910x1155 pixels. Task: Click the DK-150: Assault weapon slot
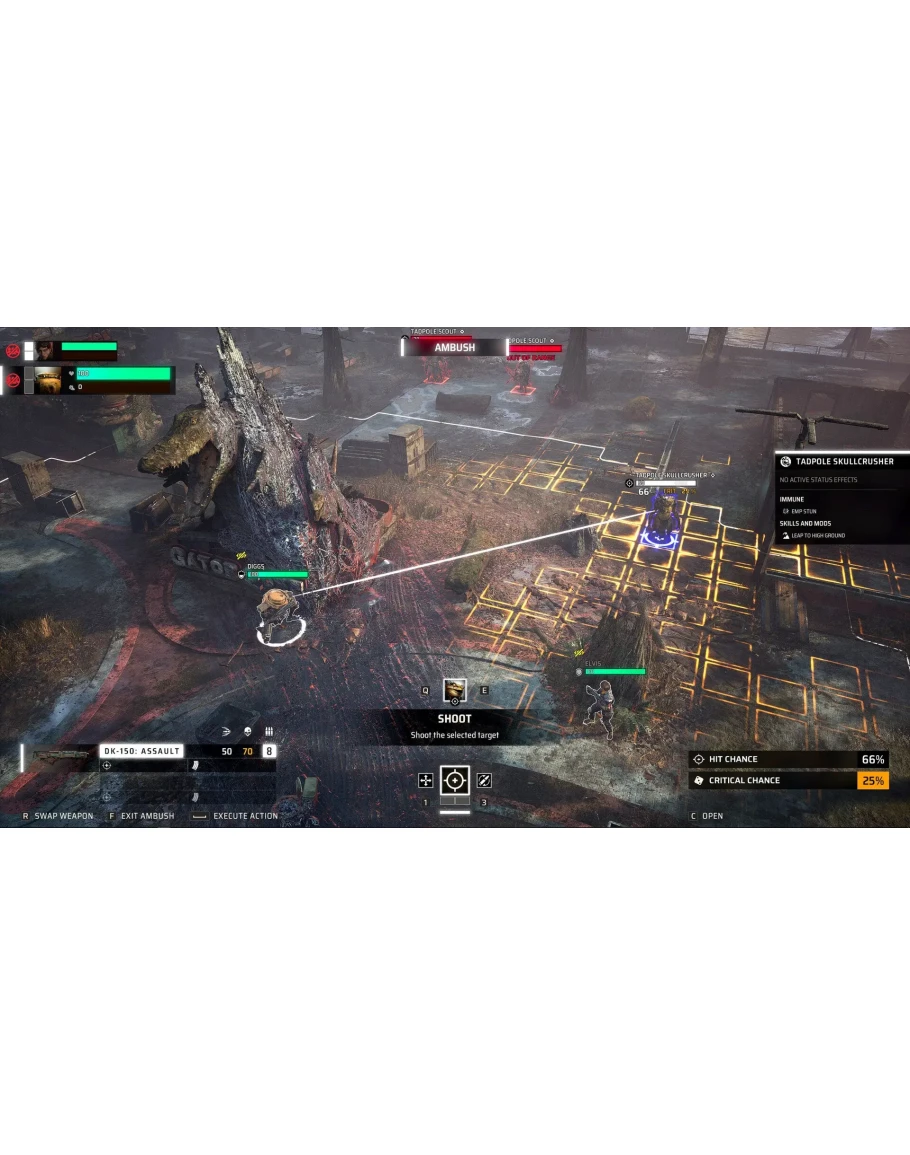point(141,751)
